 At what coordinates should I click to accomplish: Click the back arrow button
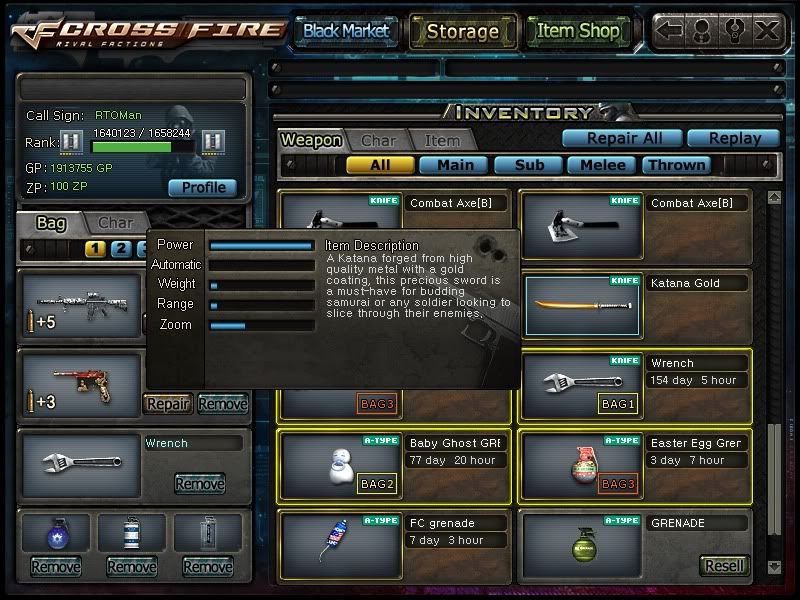(670, 31)
